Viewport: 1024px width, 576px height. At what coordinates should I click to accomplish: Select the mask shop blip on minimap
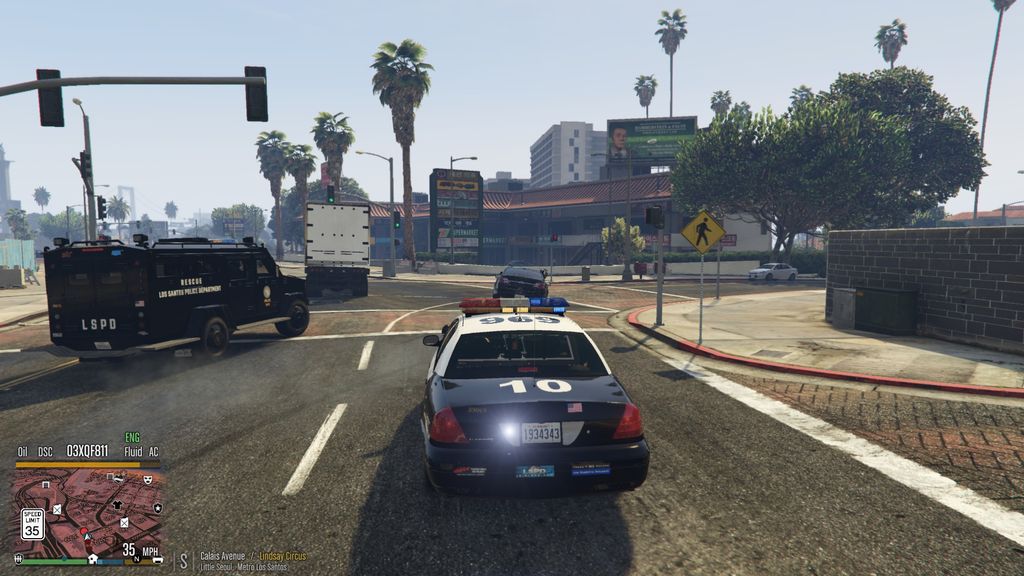147,481
